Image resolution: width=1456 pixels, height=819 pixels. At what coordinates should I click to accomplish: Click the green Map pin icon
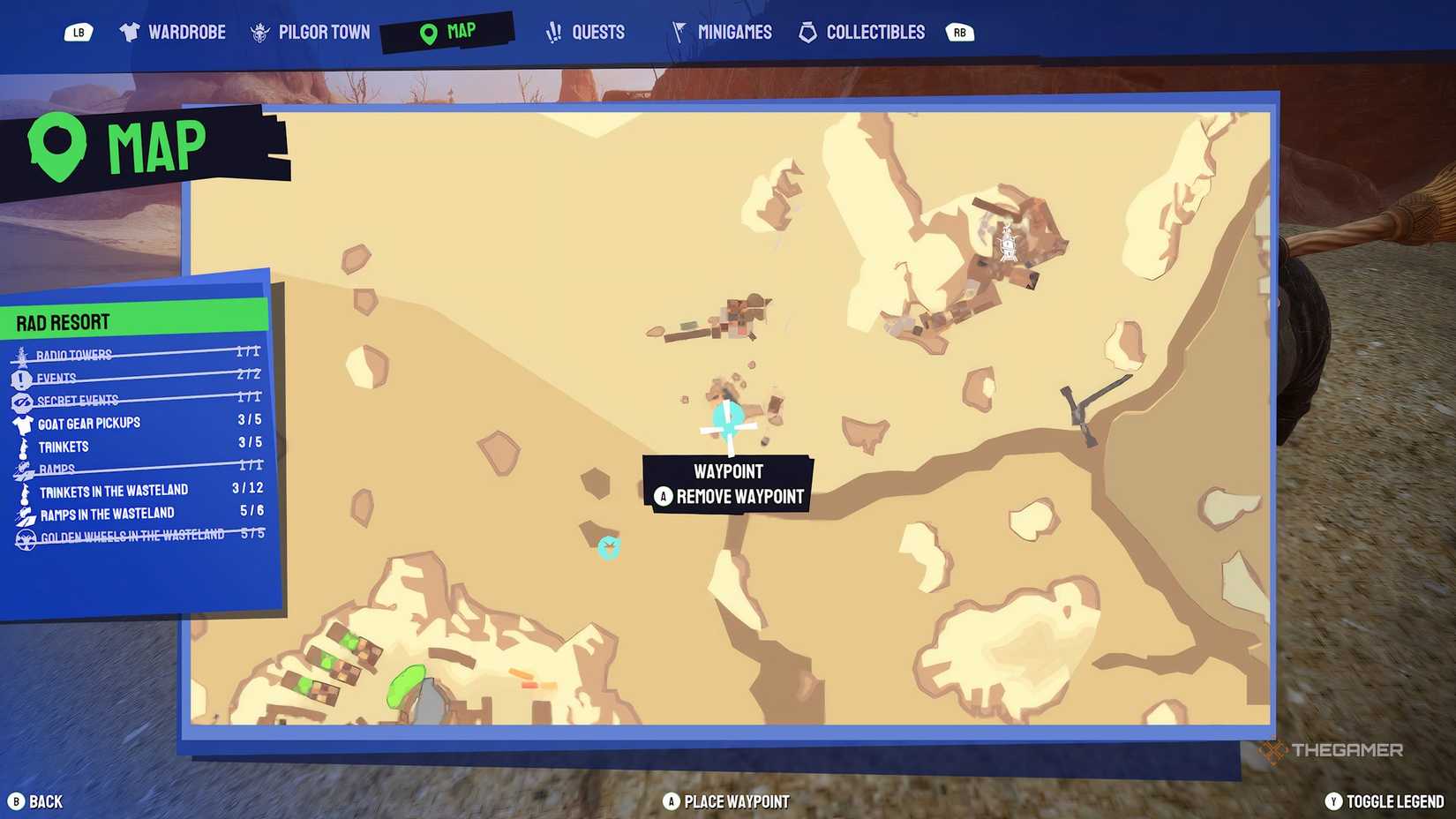click(428, 31)
